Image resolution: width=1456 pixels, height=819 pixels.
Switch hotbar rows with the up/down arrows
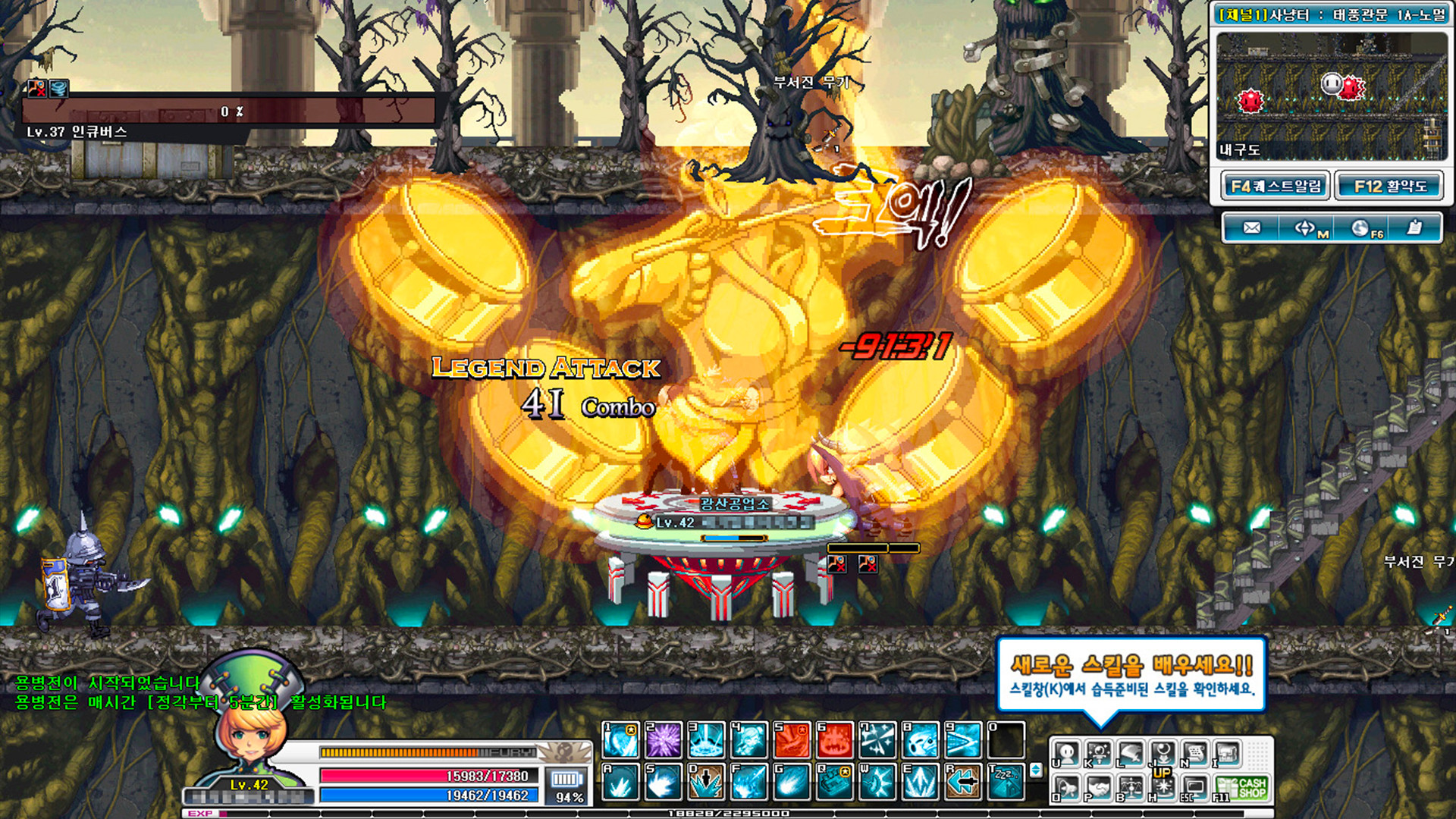point(1037,770)
